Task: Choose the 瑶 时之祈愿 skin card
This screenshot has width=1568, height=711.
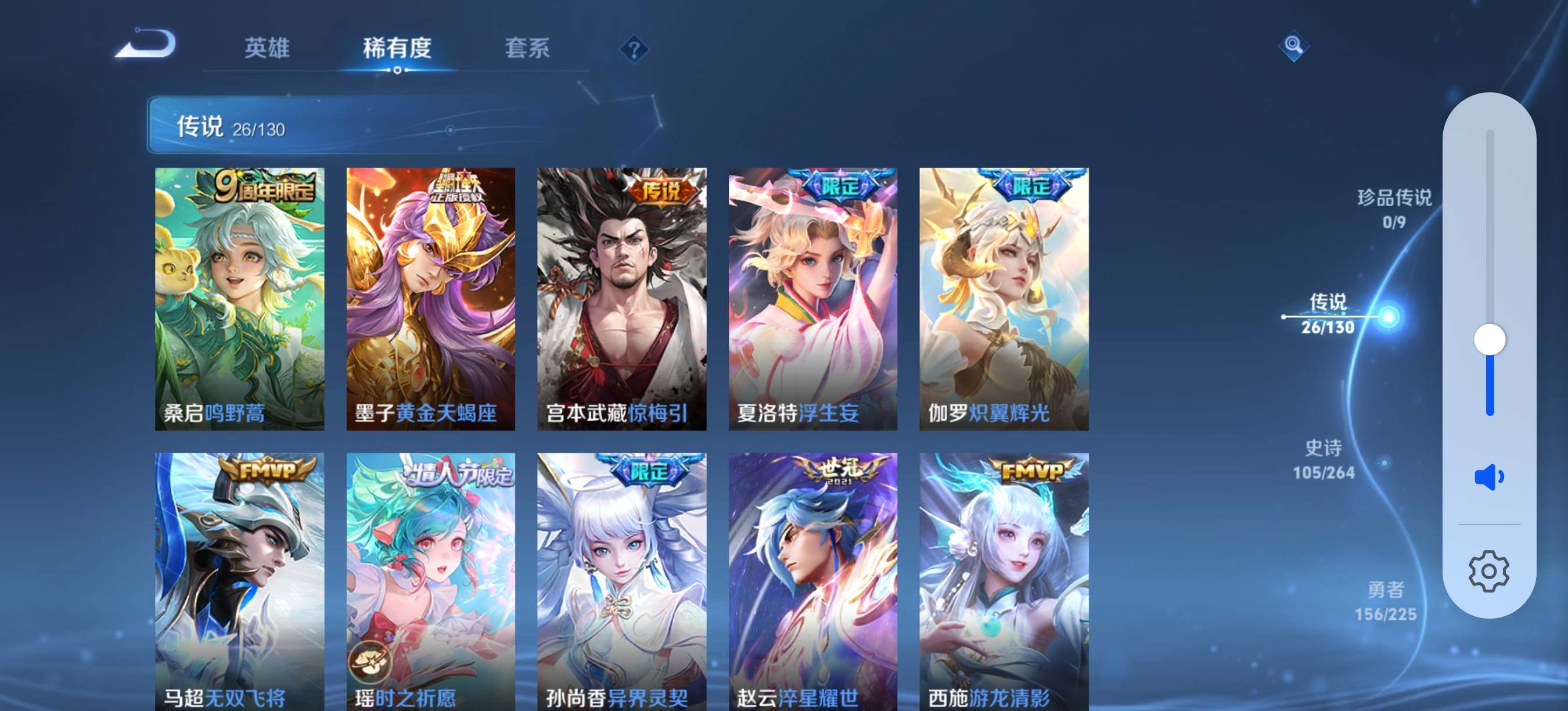Action: (x=430, y=579)
